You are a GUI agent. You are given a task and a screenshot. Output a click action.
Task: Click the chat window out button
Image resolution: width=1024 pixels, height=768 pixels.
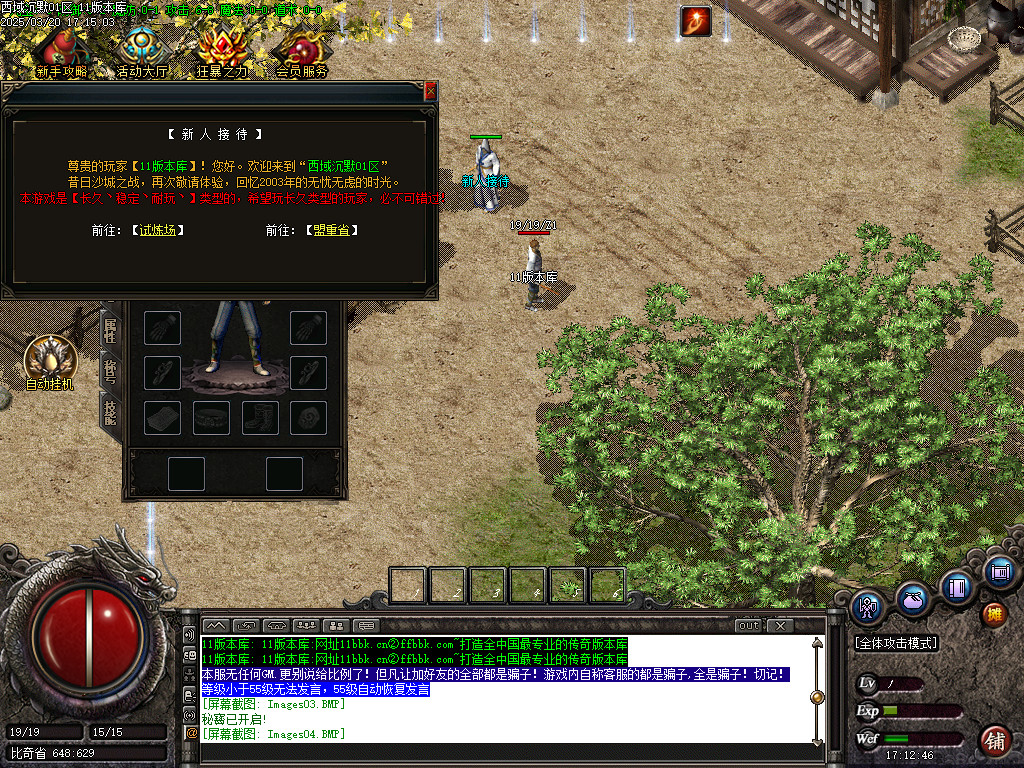click(x=748, y=626)
